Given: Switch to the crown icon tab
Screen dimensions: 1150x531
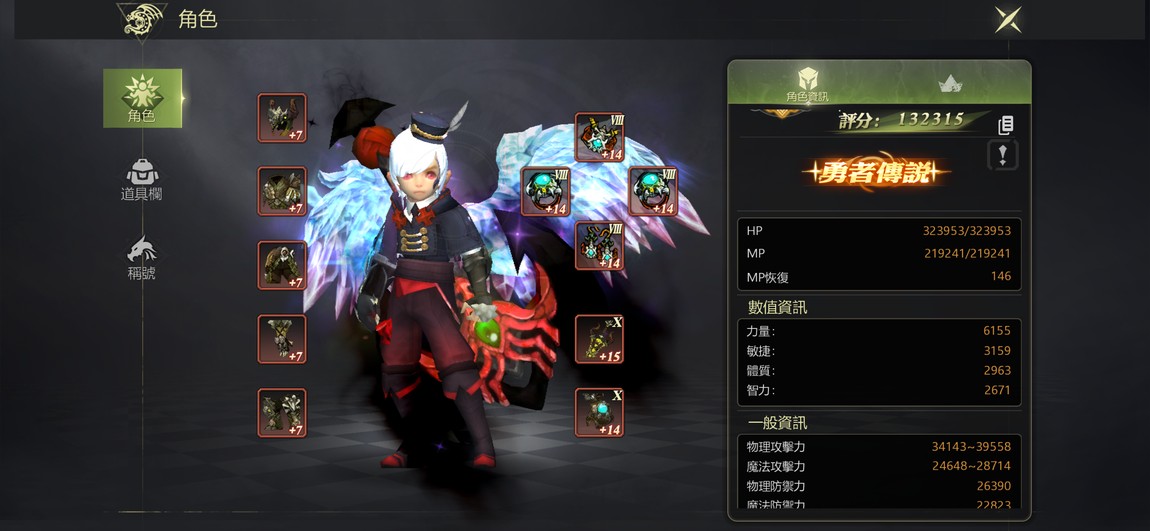Looking at the screenshot, I should tap(950, 84).
